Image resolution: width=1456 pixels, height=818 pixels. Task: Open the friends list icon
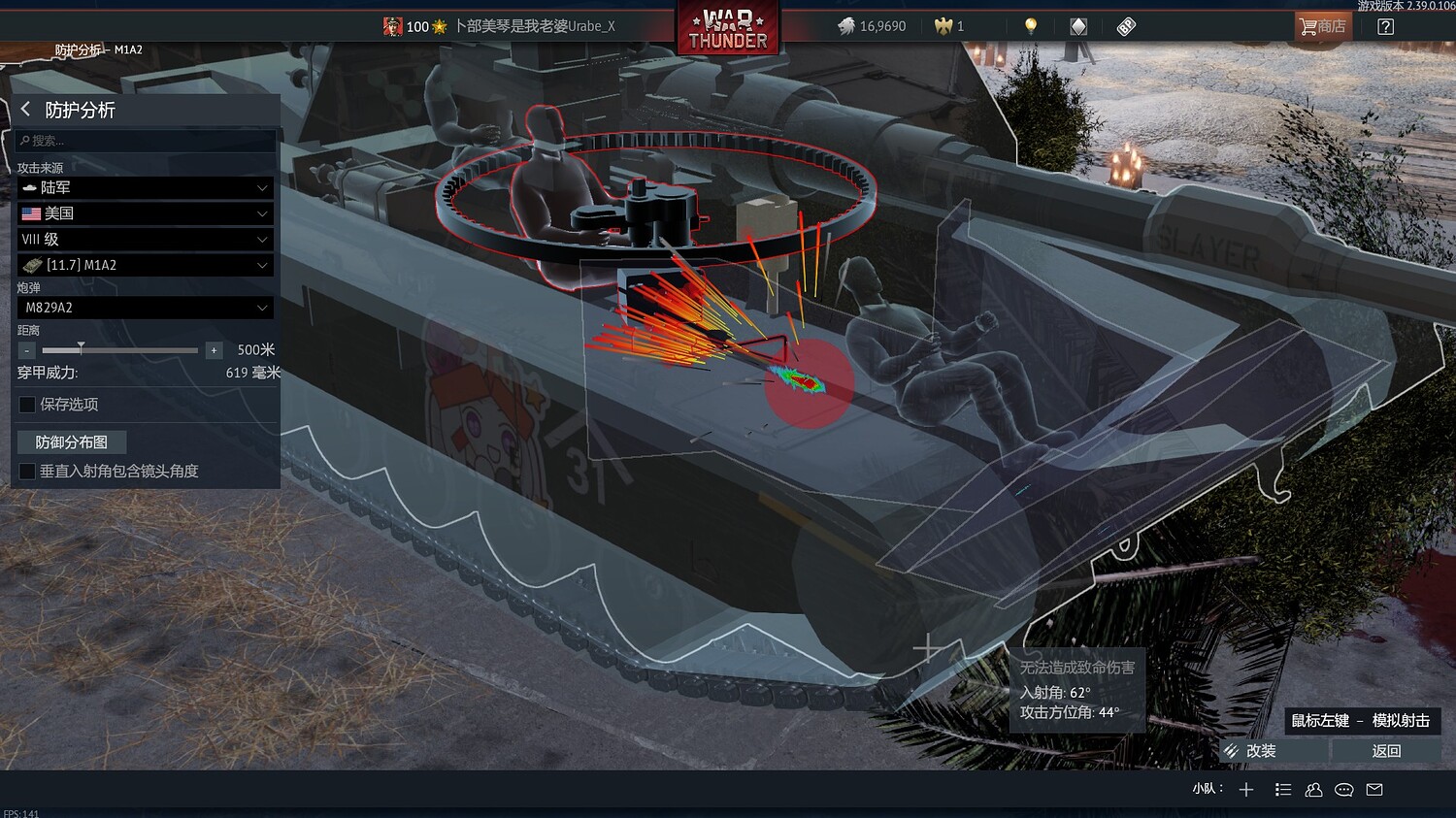point(1313,789)
